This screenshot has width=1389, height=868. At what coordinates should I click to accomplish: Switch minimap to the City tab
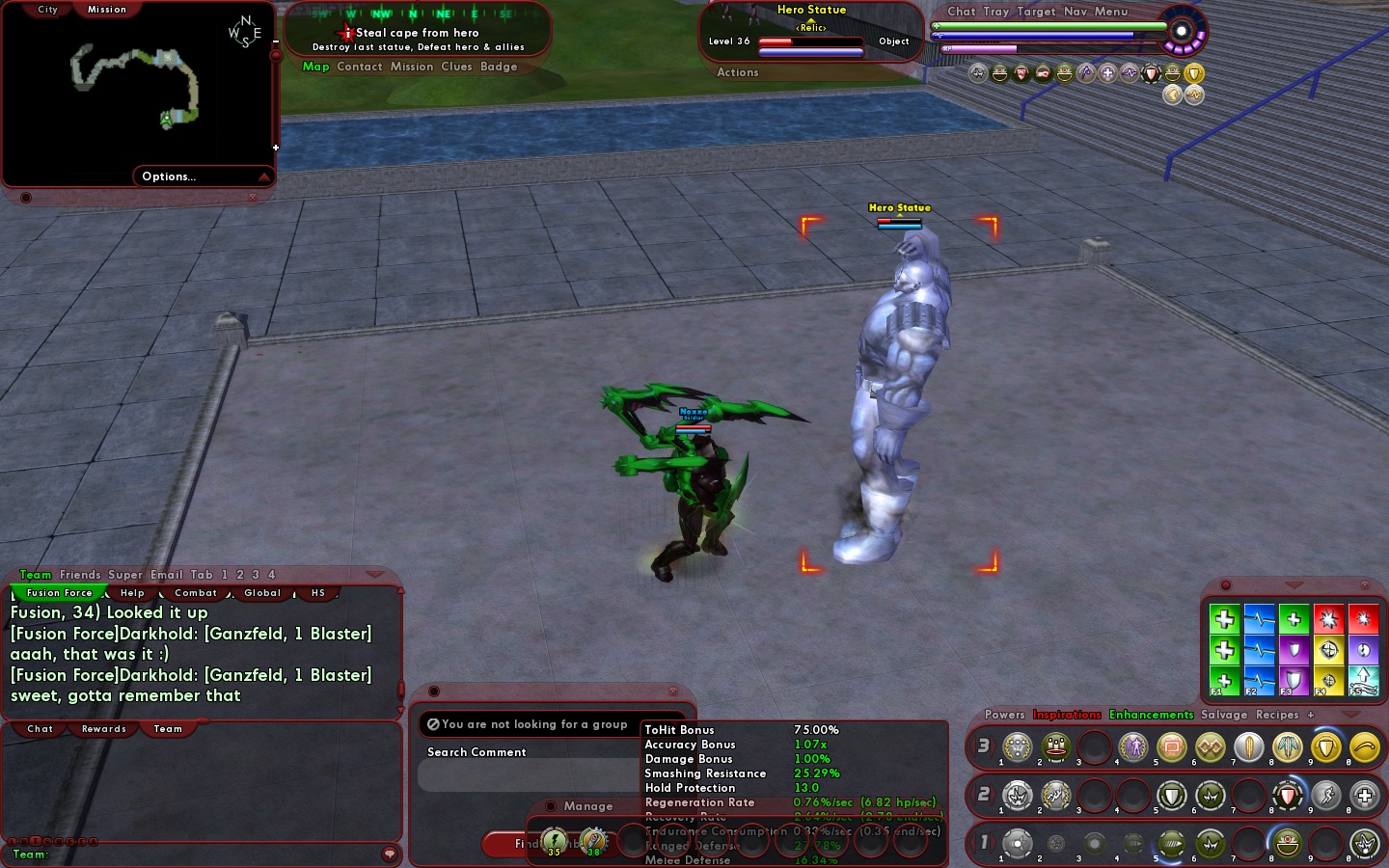[47, 10]
